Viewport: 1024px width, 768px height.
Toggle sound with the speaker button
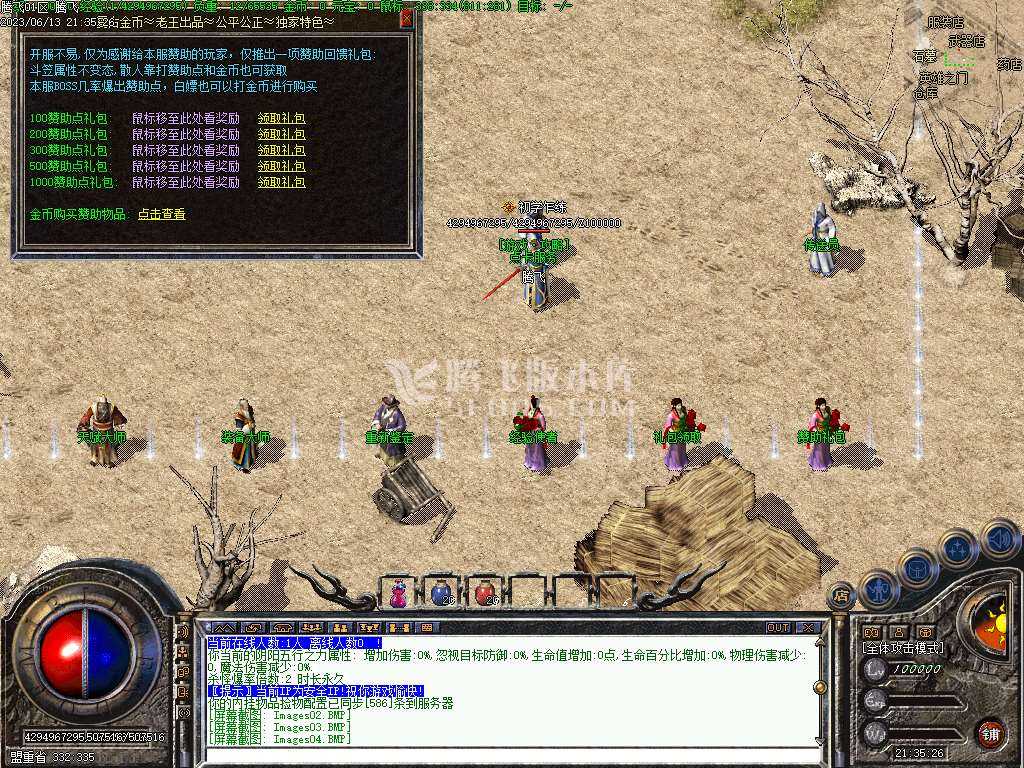[999, 538]
